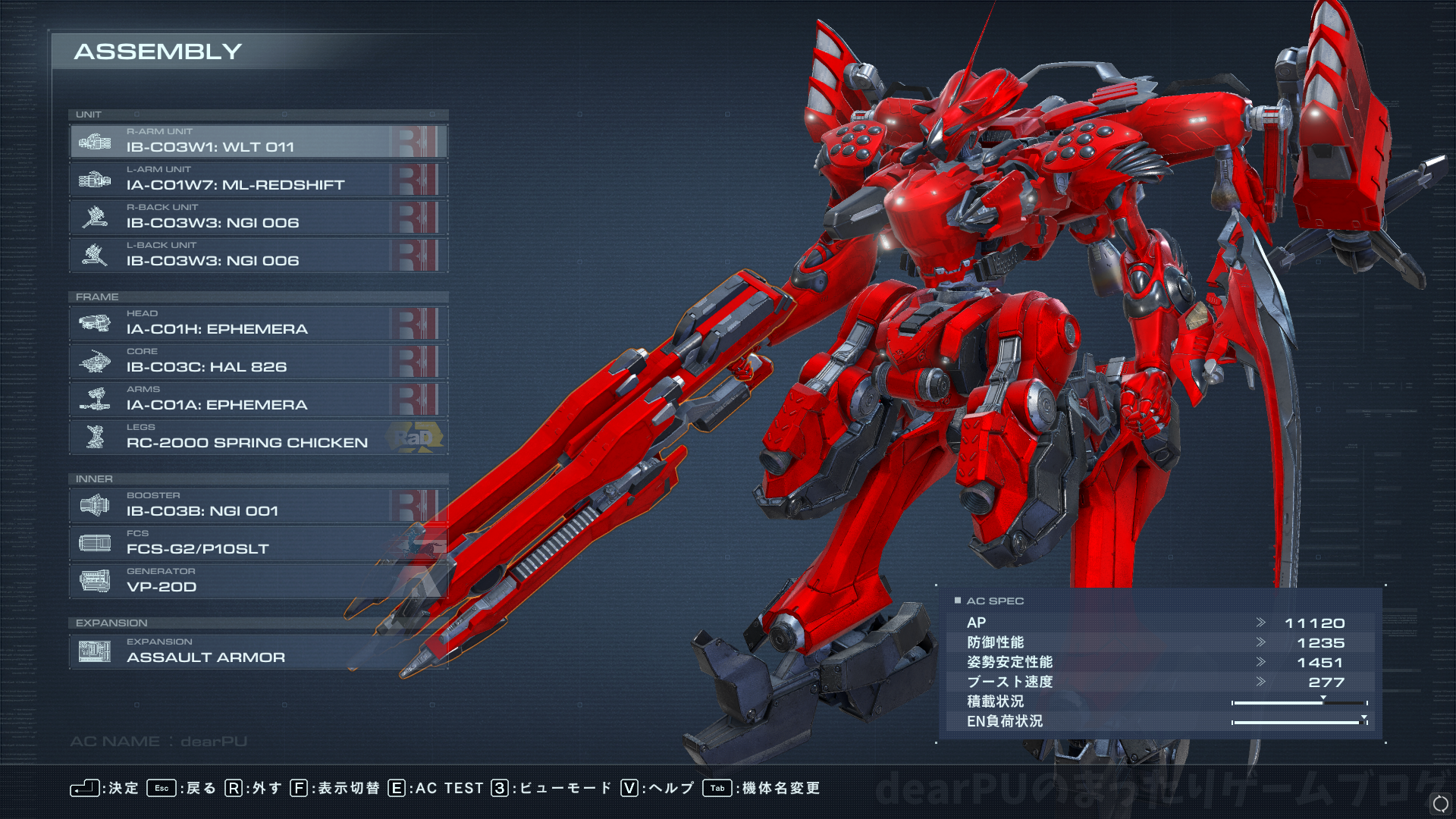
Task: Open the R-BACK UNIT NGI 006 slot
Action: (x=258, y=218)
